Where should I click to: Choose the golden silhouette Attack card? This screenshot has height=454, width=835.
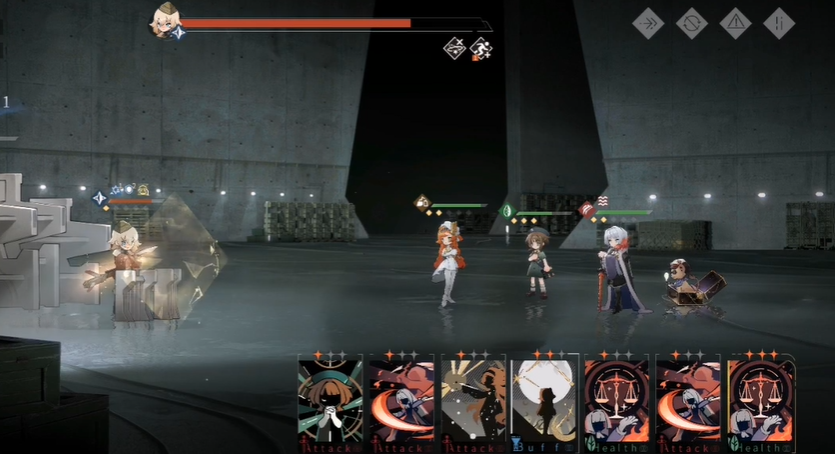point(473,400)
